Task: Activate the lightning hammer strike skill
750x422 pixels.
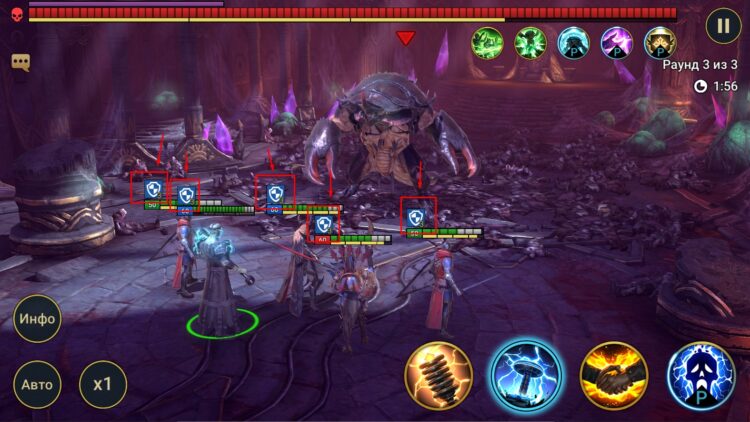Action: click(526, 376)
